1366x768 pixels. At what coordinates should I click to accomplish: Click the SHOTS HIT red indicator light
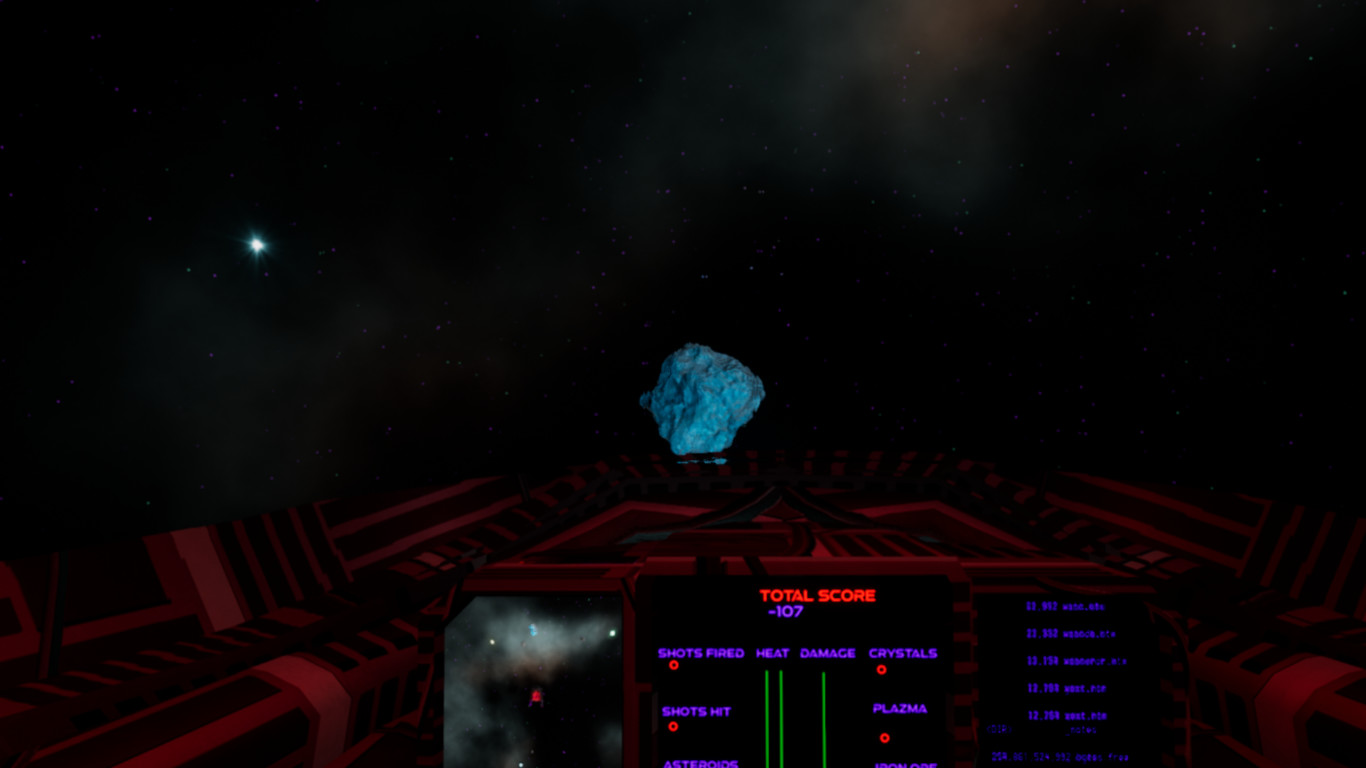coord(673,726)
